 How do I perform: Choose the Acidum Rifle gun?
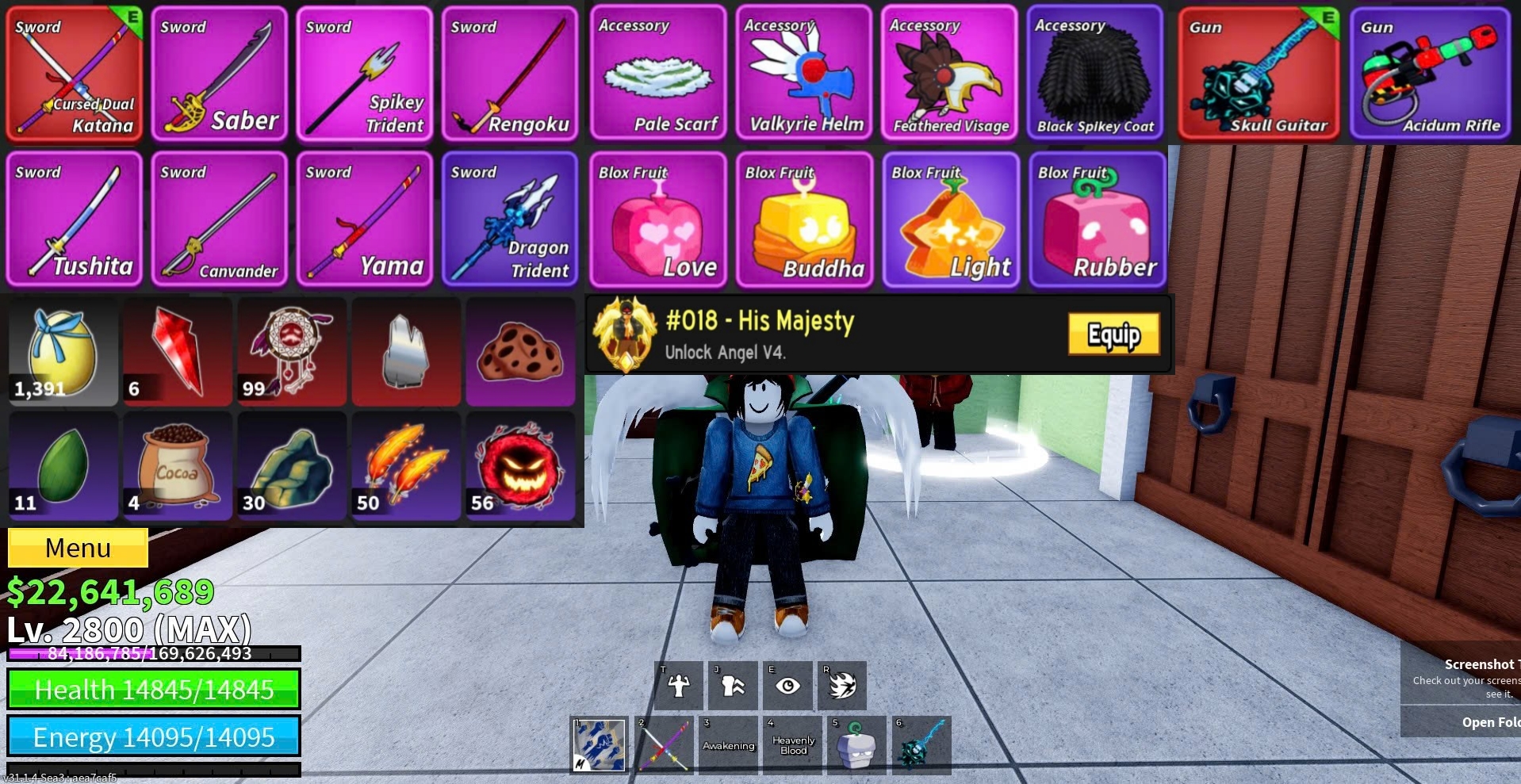click(x=1430, y=74)
